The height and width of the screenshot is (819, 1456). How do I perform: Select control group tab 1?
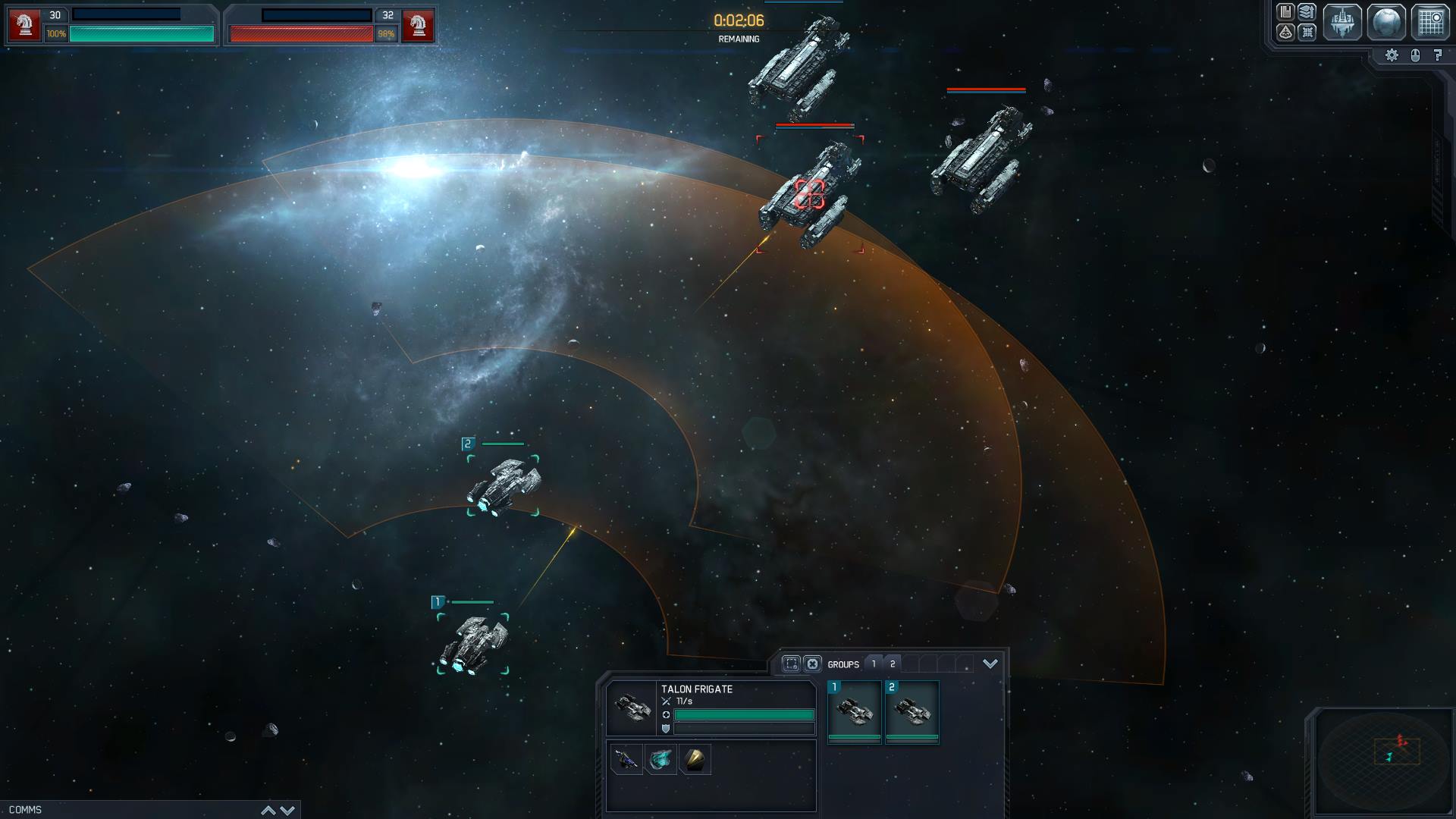pyautogui.click(x=874, y=664)
